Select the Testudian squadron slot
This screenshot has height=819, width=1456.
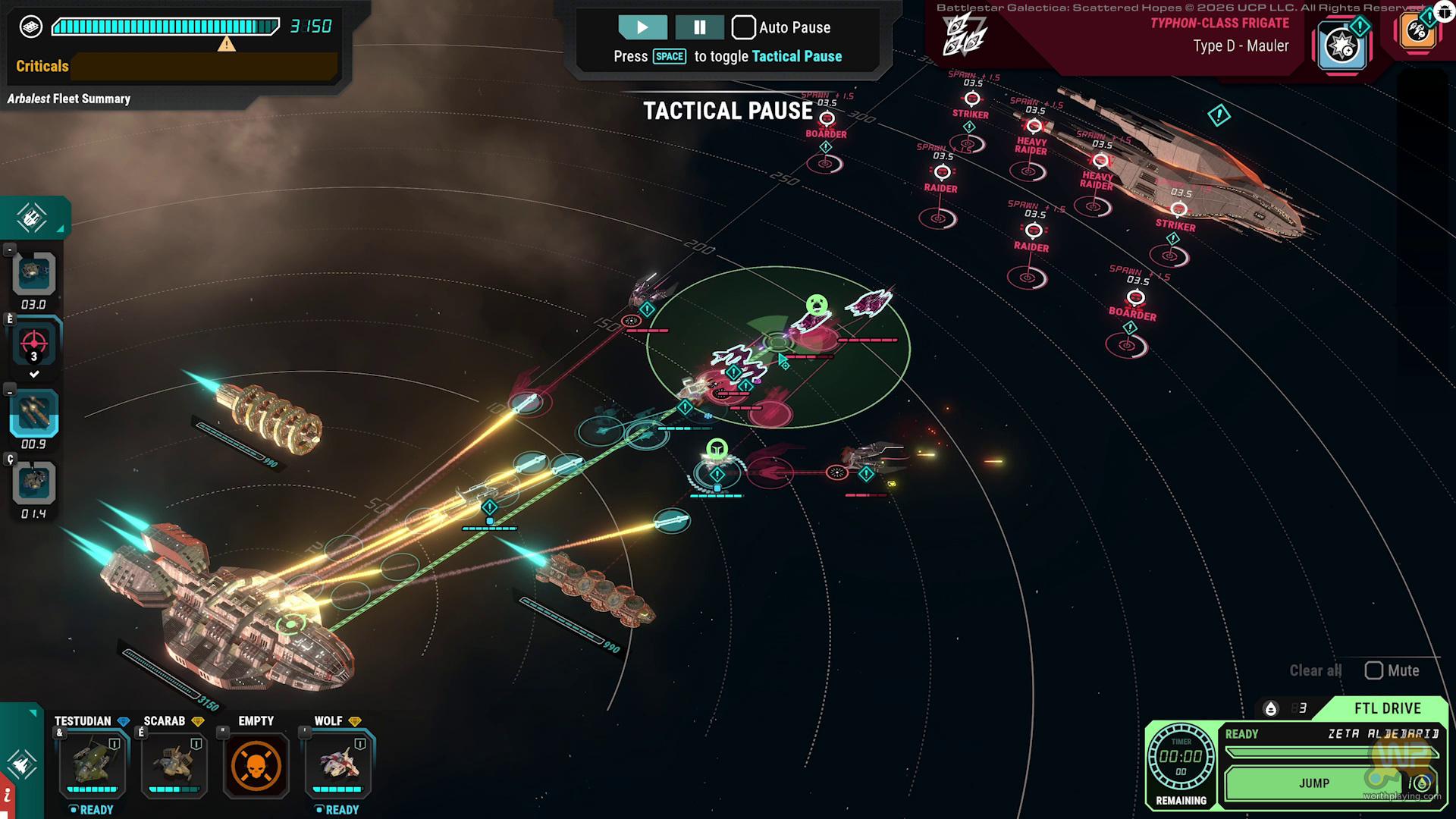(93, 764)
